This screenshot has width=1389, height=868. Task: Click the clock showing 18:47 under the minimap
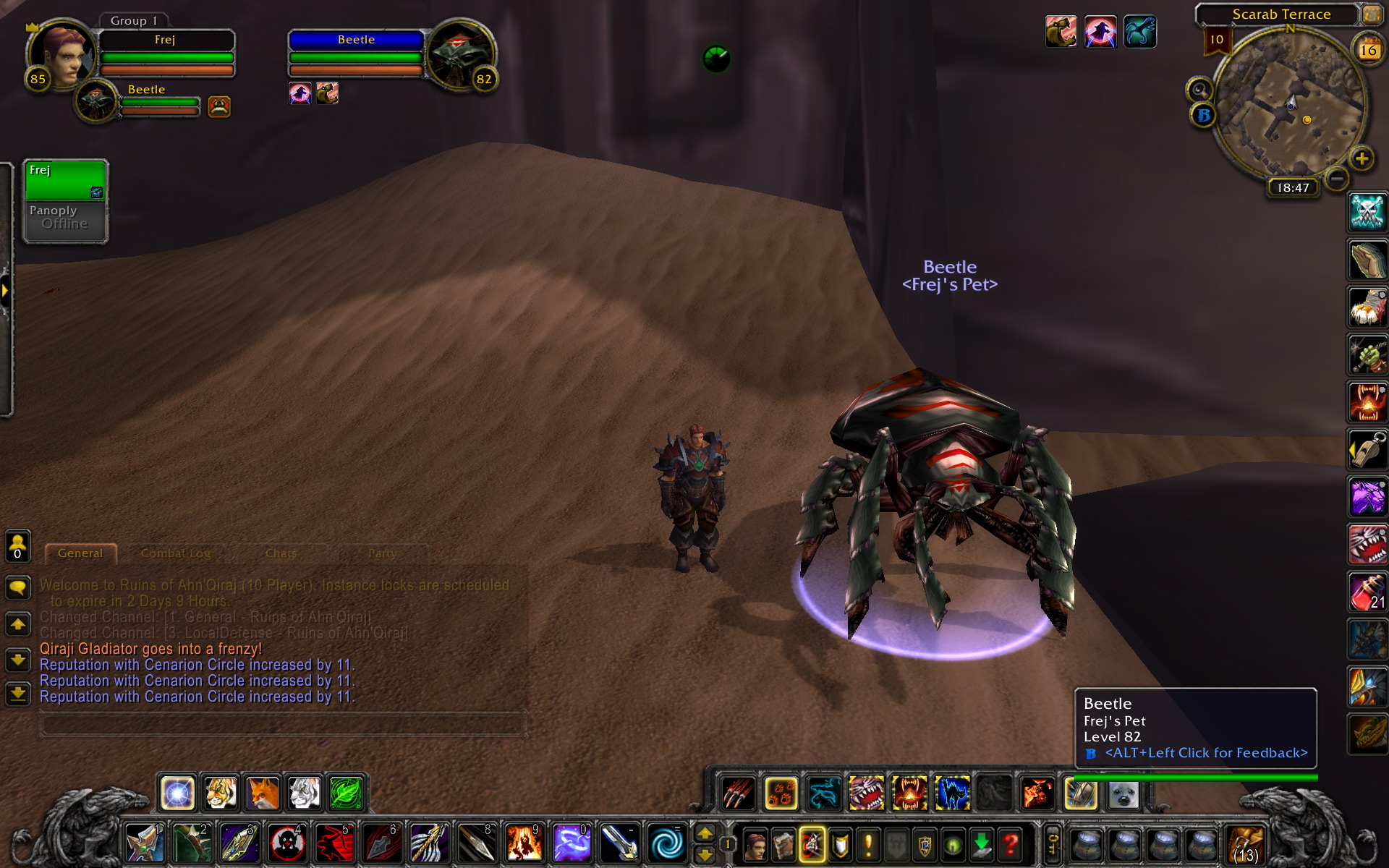pos(1294,187)
